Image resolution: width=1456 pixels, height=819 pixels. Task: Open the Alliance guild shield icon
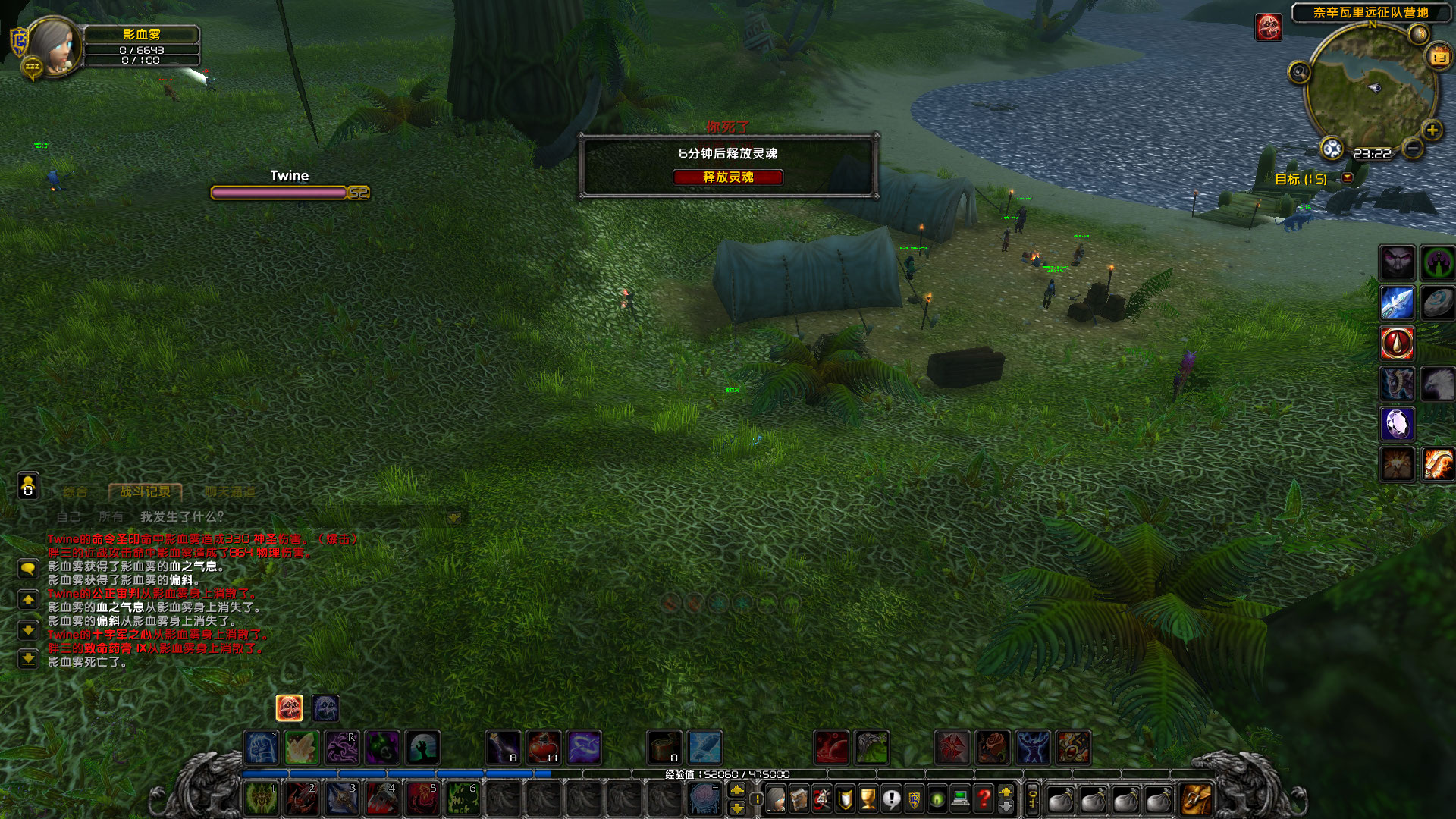point(915,800)
